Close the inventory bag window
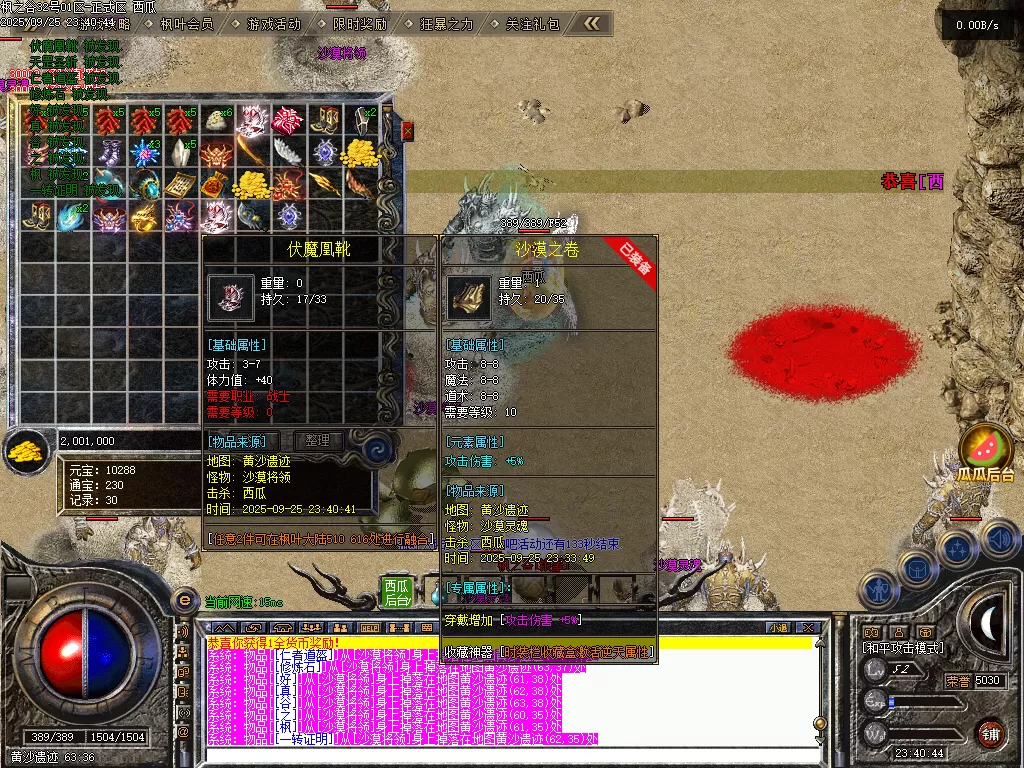Screen dimensions: 1024x768 407,130
